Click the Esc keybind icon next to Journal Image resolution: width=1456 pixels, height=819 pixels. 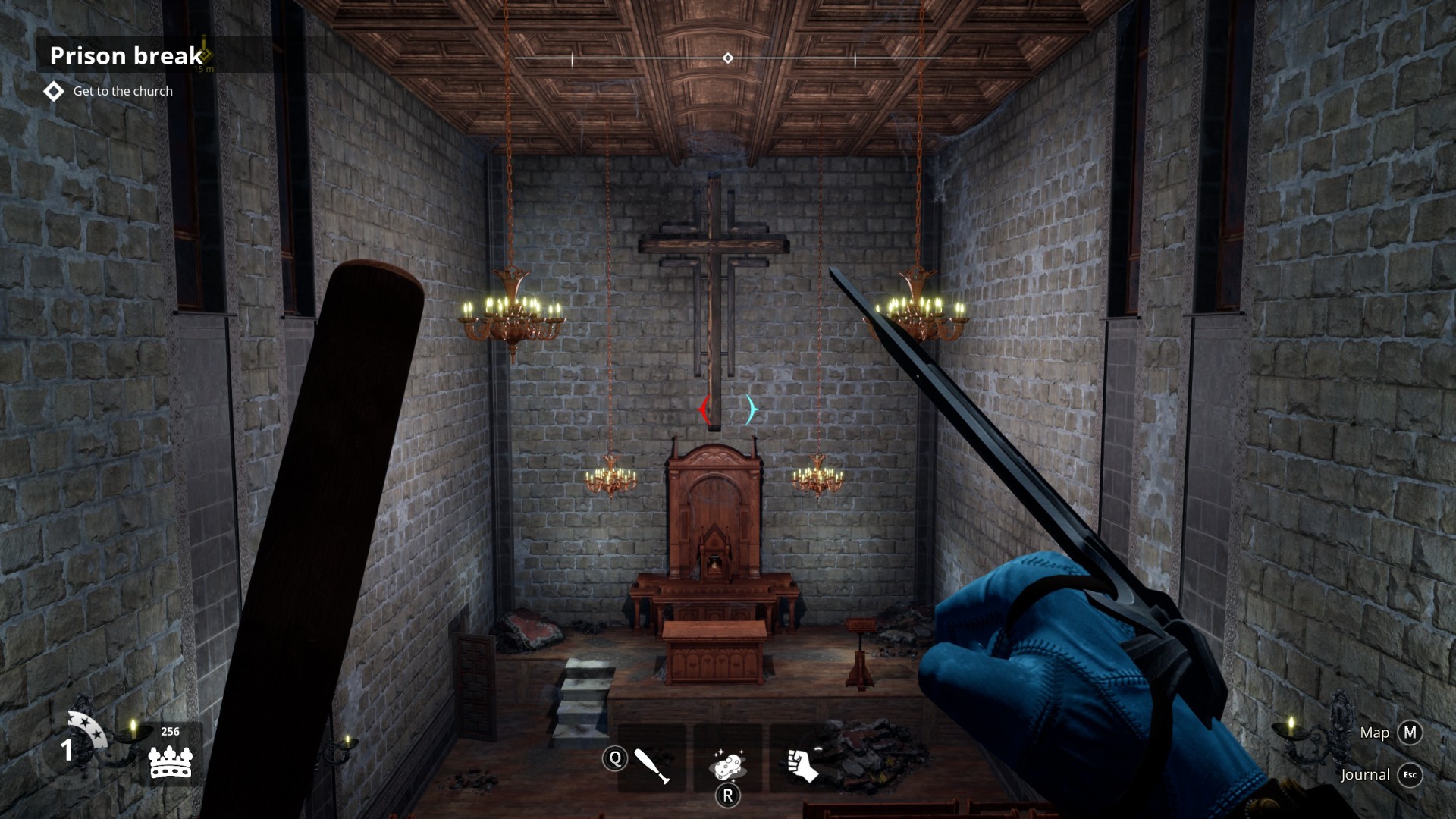(1410, 775)
